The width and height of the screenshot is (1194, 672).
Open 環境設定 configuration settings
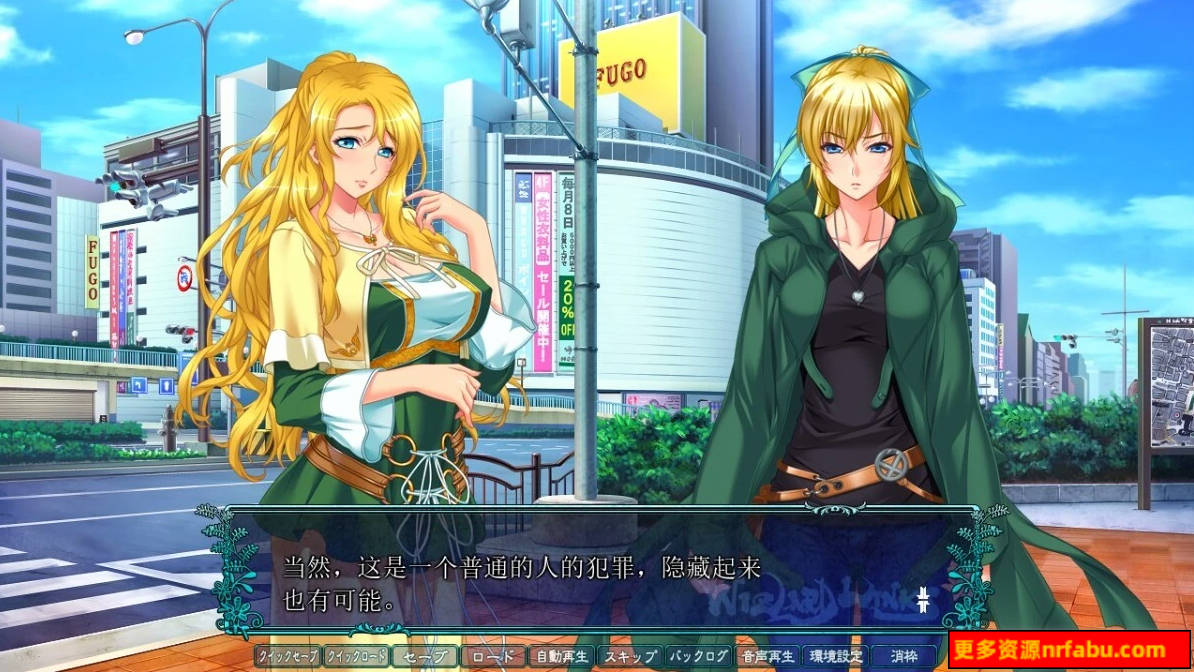(x=835, y=657)
